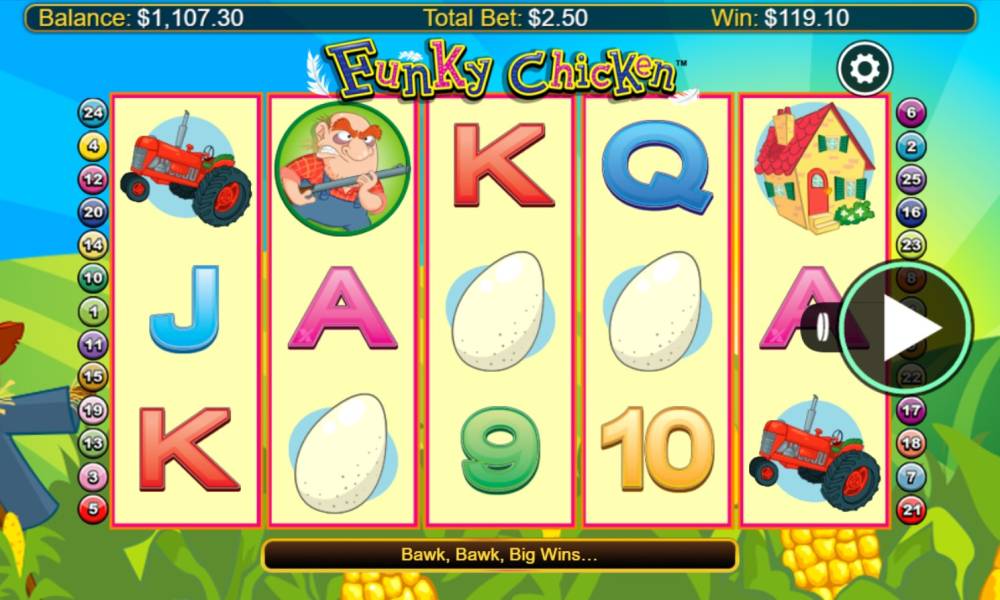
Task: Select payline number 14
Action: tap(93, 245)
